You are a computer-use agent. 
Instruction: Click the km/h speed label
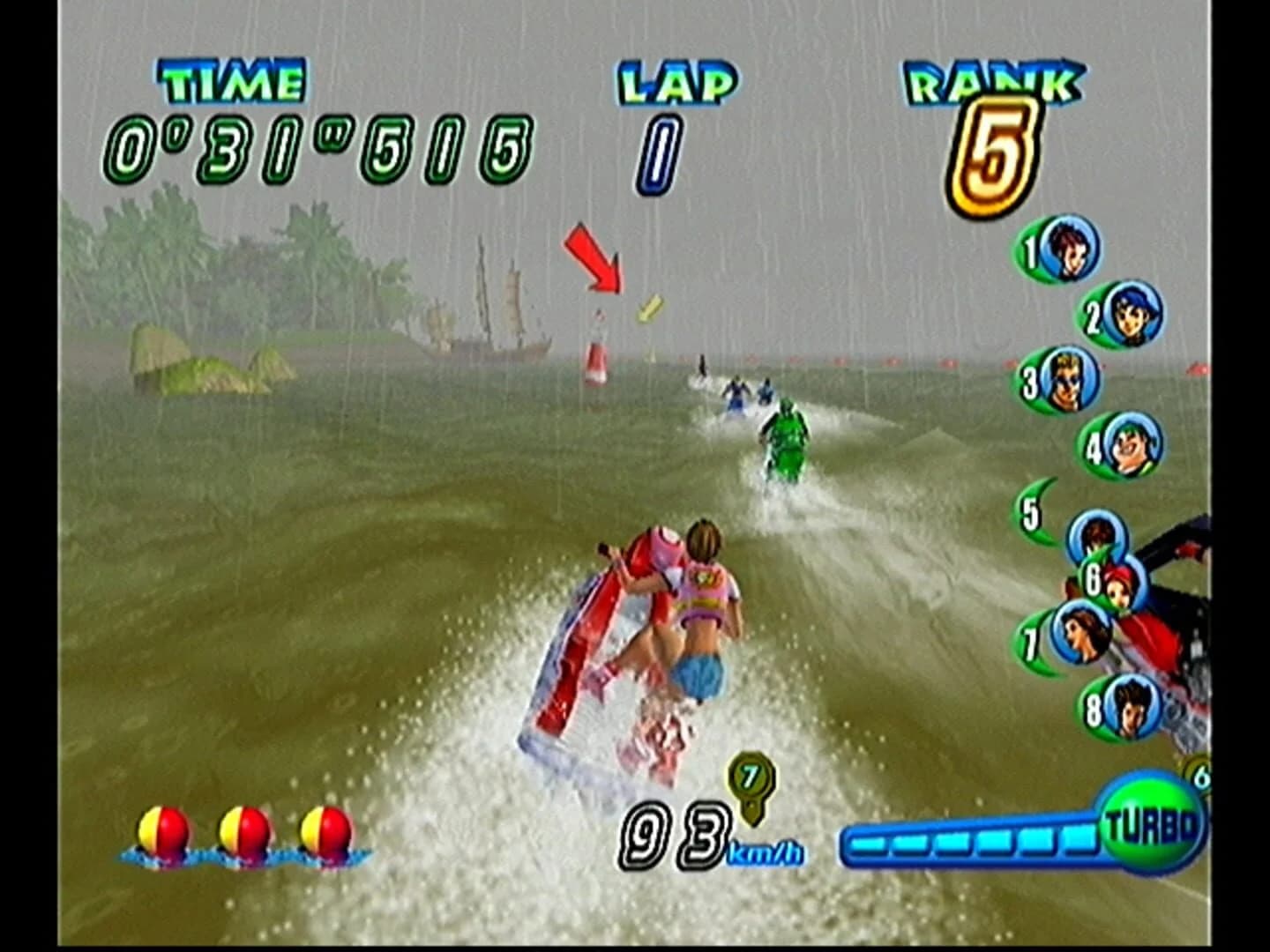pyautogui.click(x=766, y=852)
